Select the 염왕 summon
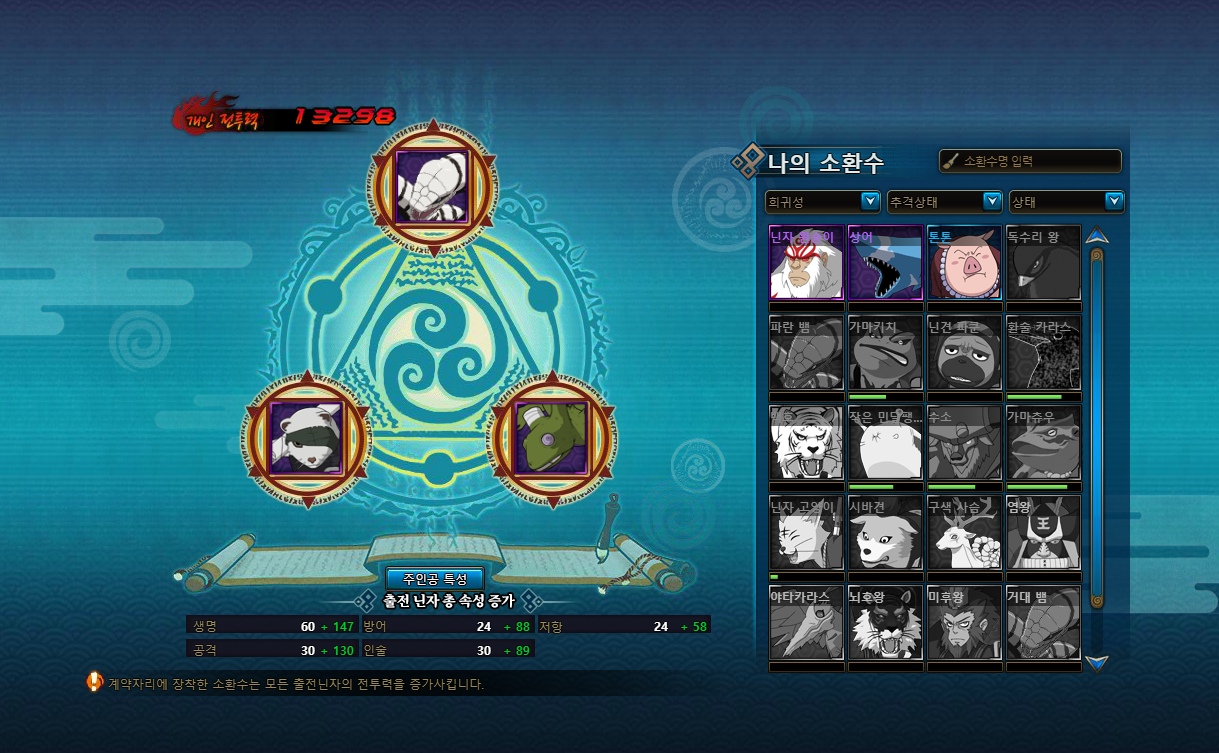The height and width of the screenshot is (753, 1219). (x=1043, y=533)
